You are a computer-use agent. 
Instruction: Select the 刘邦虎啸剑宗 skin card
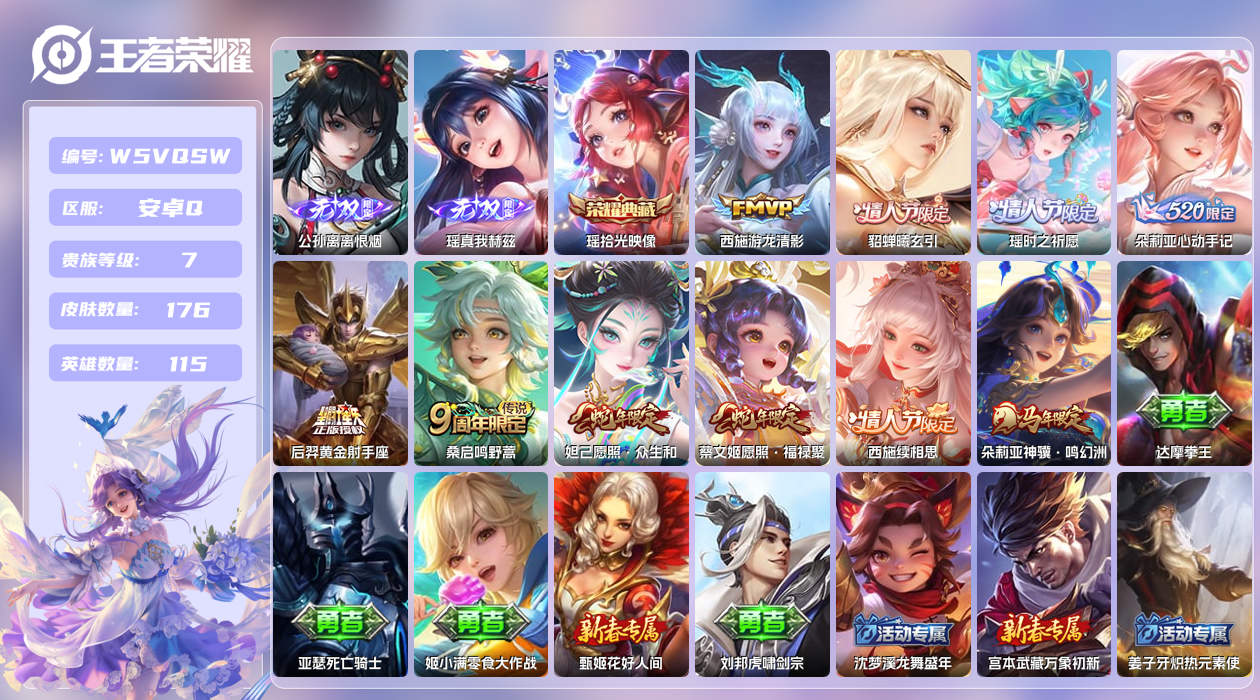(x=762, y=574)
